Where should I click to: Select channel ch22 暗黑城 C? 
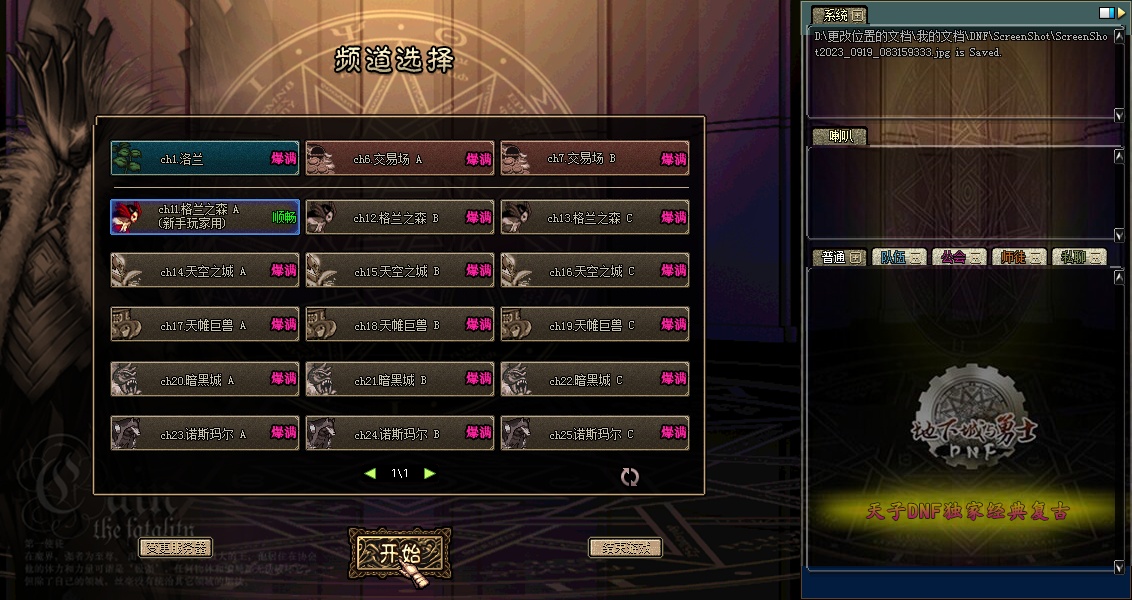(595, 380)
